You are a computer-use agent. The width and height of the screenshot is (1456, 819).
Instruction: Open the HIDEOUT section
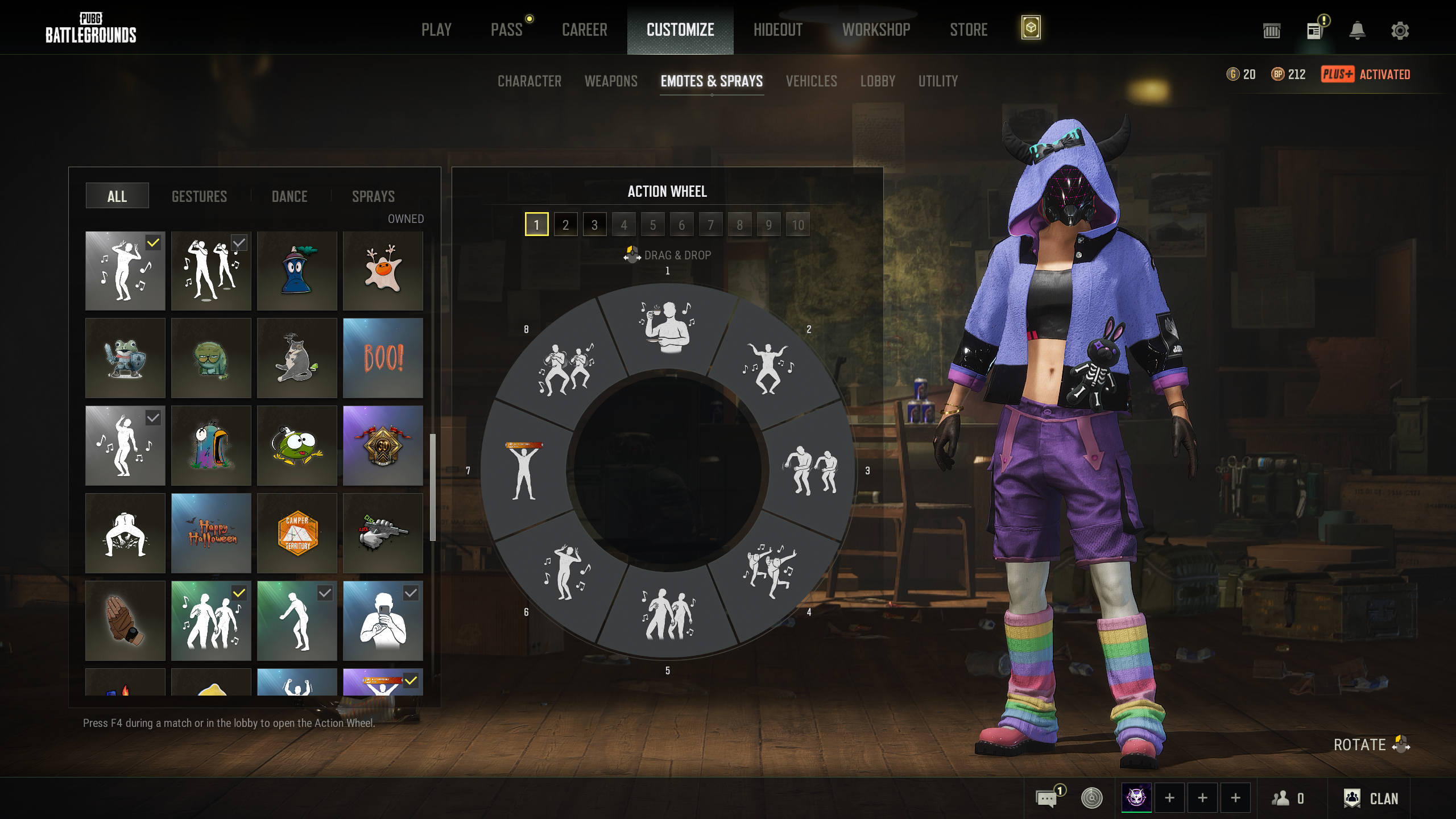click(x=777, y=30)
